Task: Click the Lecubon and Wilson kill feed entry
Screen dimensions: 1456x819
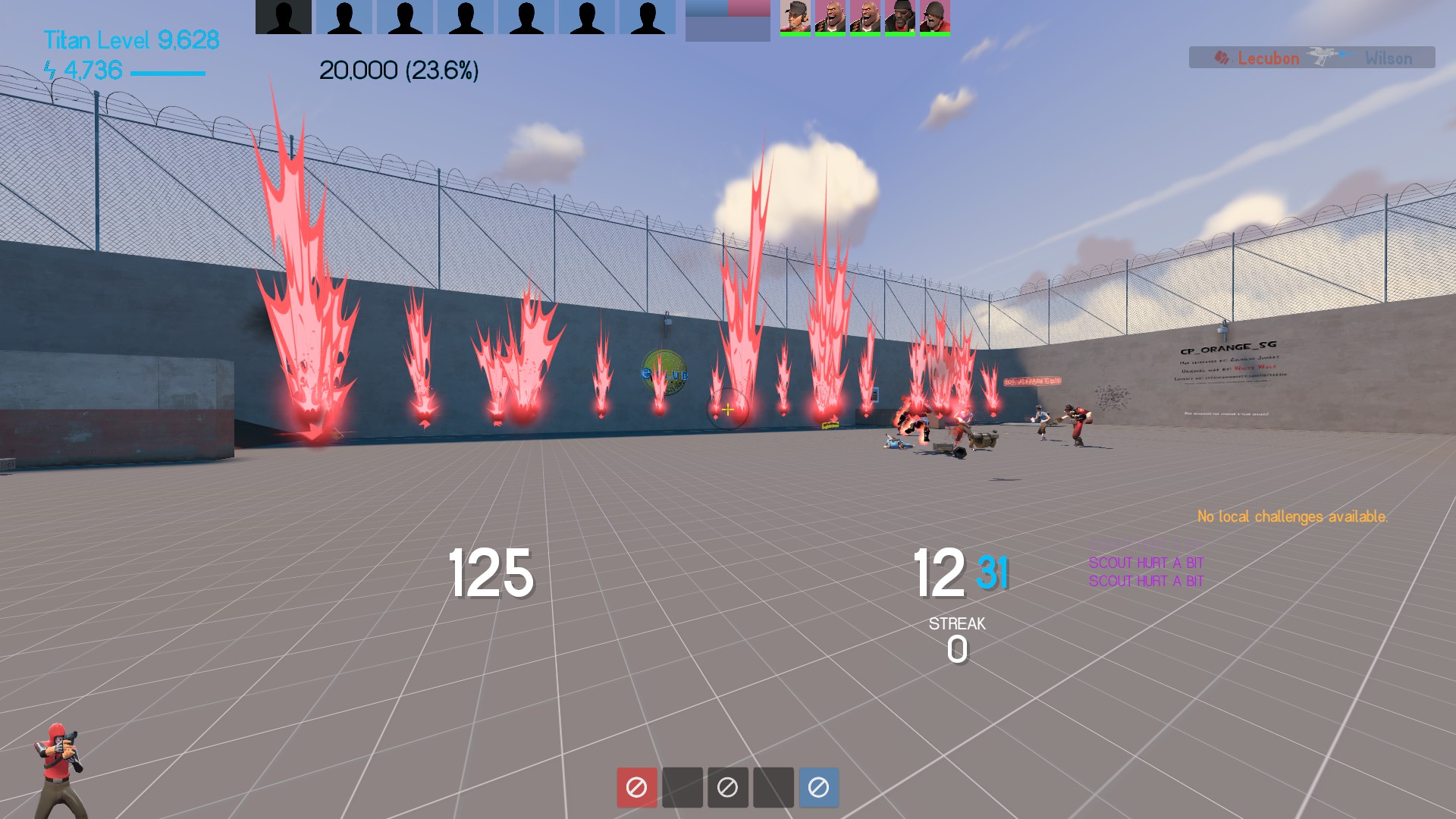Action: 1311,58
